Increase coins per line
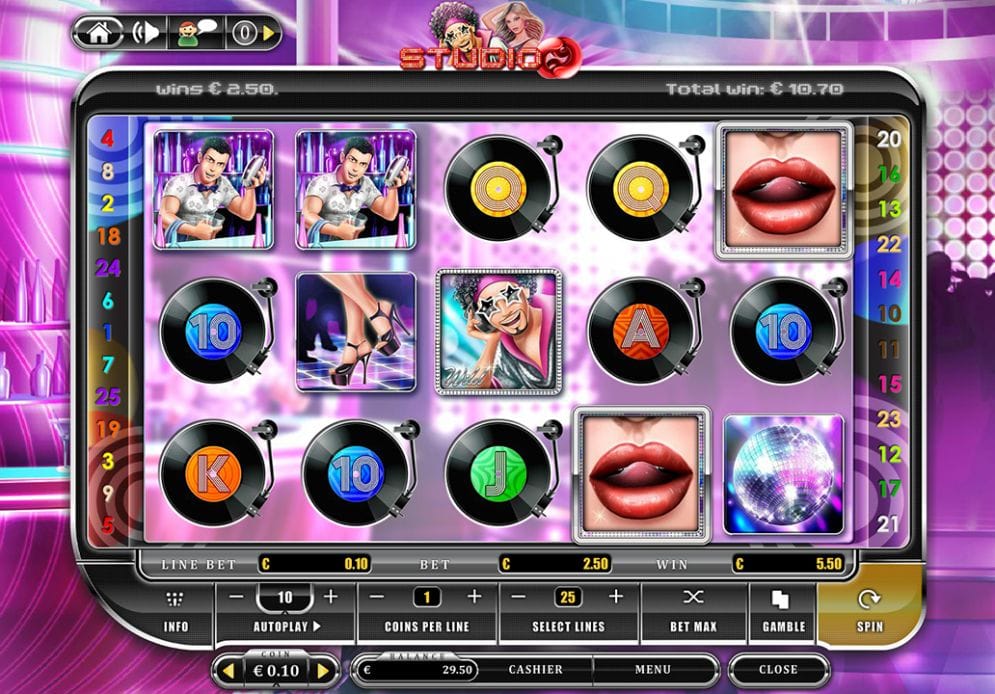This screenshot has width=995, height=694. (475, 597)
